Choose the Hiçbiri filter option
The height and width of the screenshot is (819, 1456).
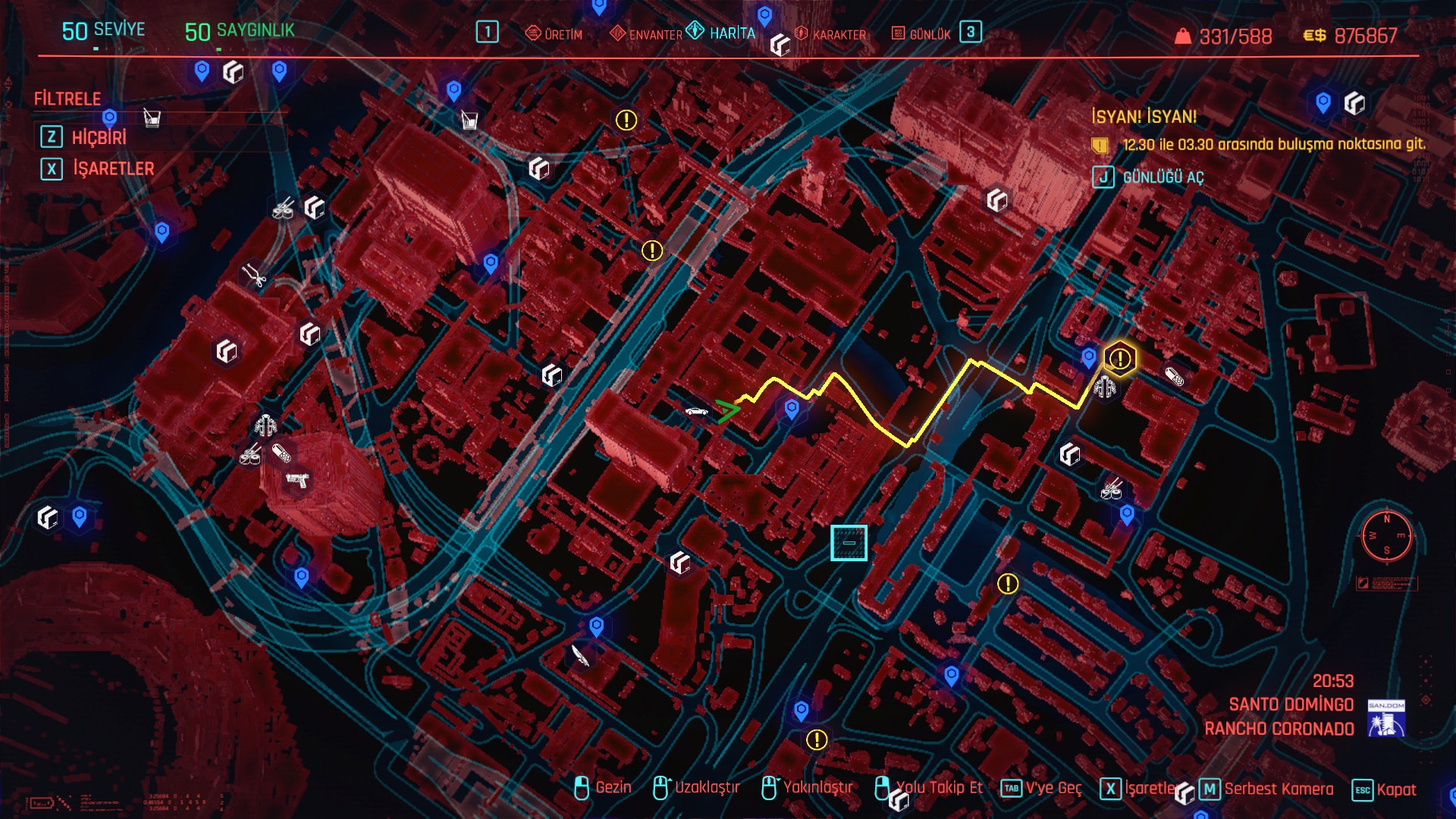[x=99, y=137]
